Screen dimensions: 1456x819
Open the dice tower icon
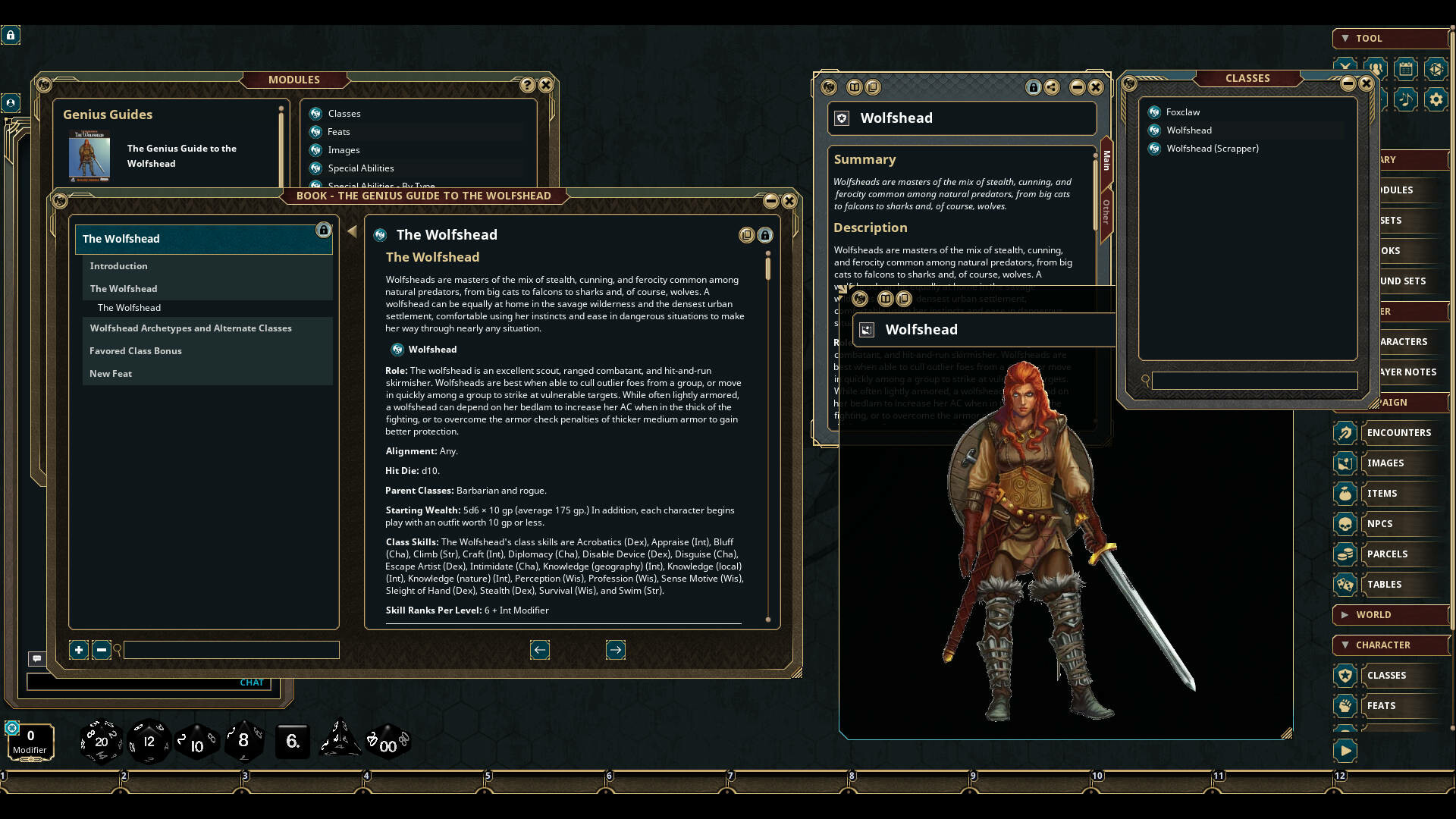[x=1437, y=68]
